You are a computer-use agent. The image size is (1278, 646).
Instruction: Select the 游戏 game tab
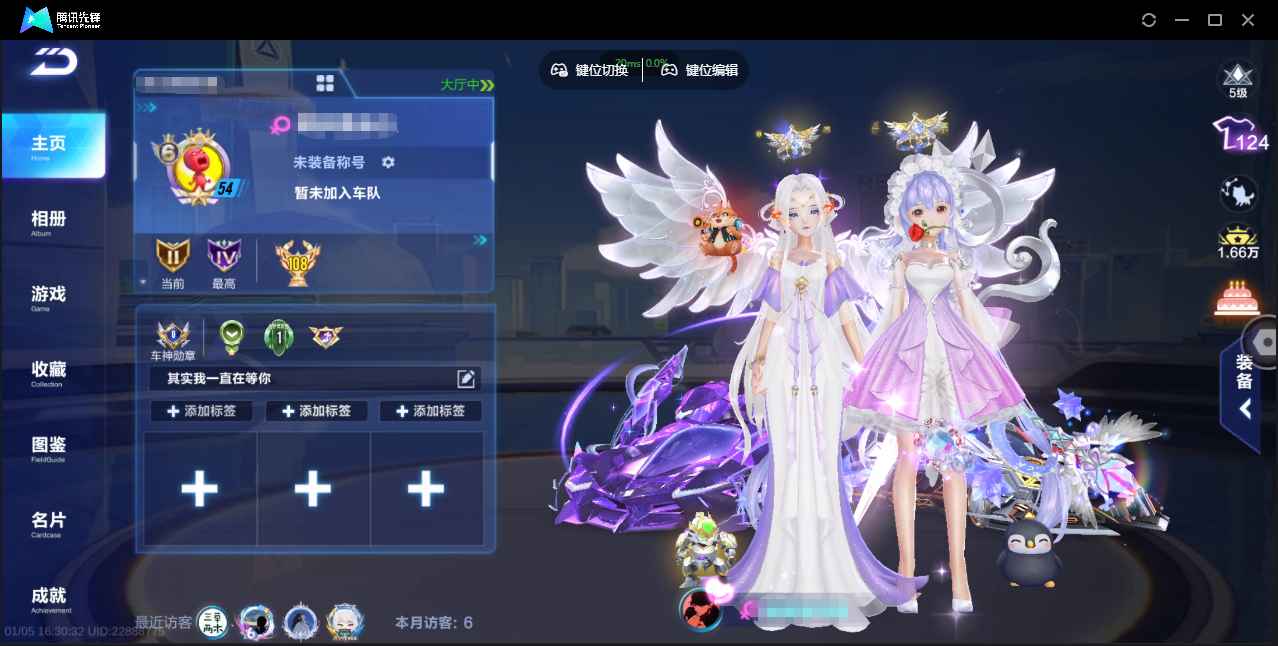pos(48,296)
